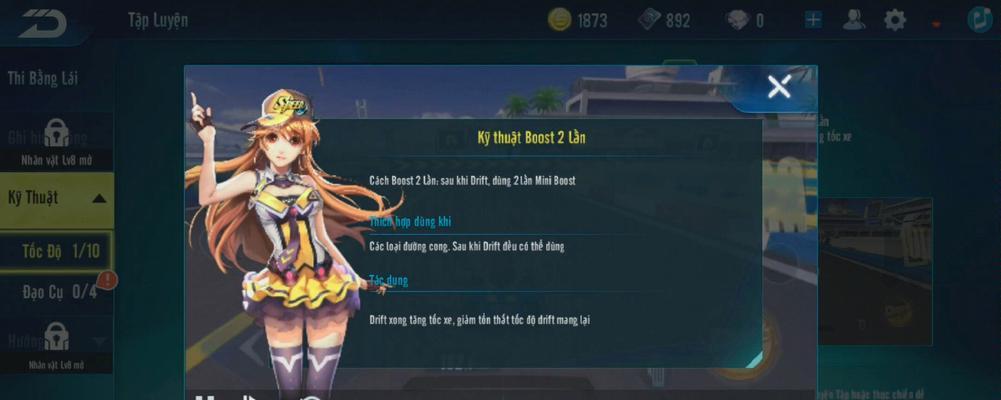Open settings with the gear icon

[895, 20]
